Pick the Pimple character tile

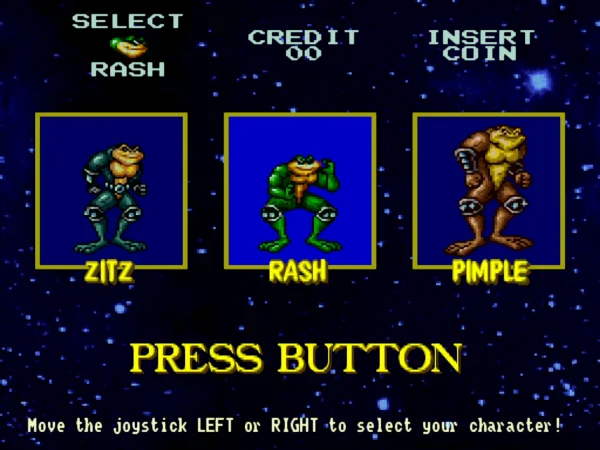click(x=488, y=190)
